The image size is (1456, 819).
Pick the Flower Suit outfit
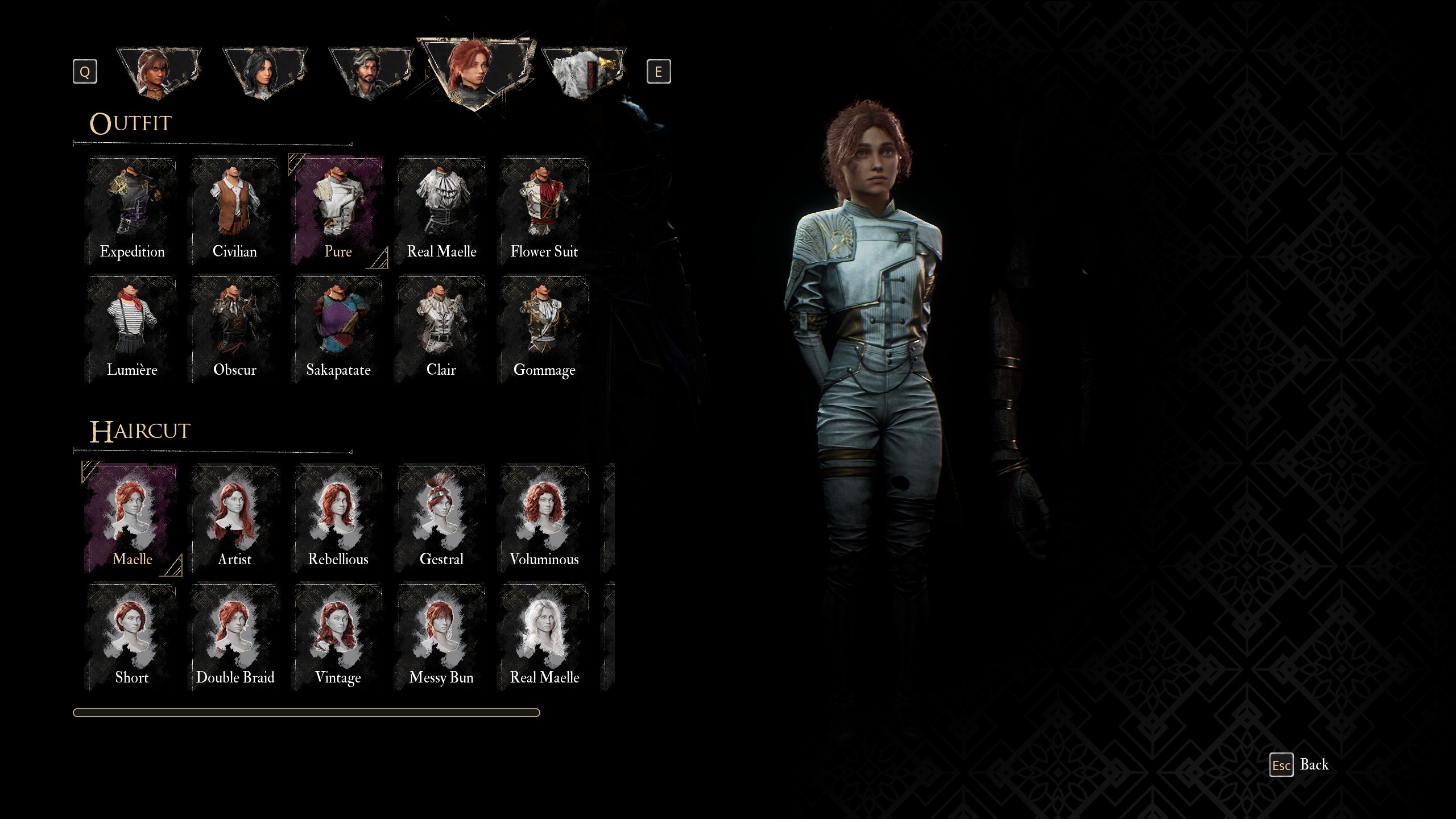click(544, 210)
